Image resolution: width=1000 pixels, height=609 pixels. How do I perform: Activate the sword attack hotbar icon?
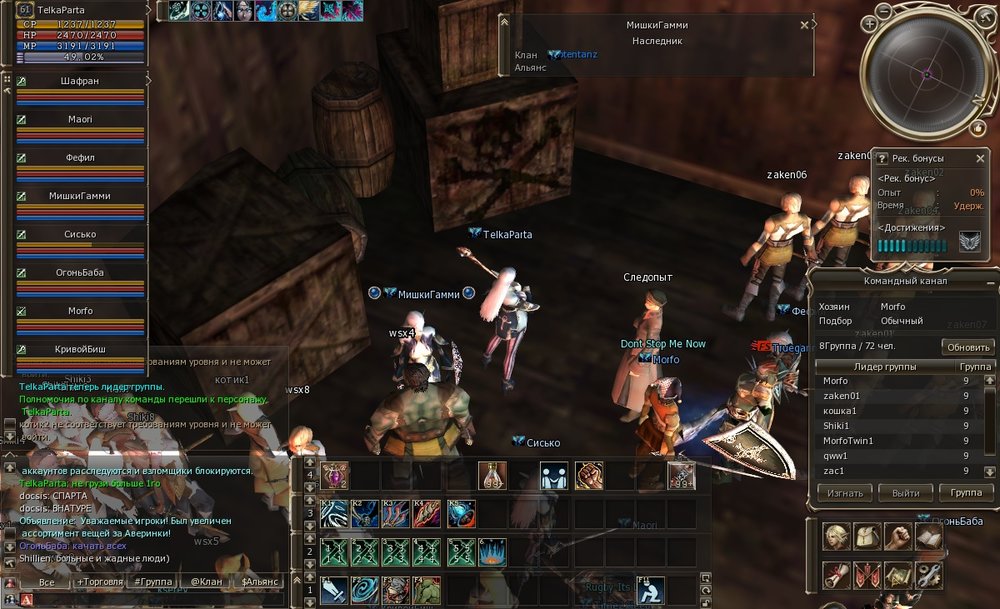[x=335, y=590]
